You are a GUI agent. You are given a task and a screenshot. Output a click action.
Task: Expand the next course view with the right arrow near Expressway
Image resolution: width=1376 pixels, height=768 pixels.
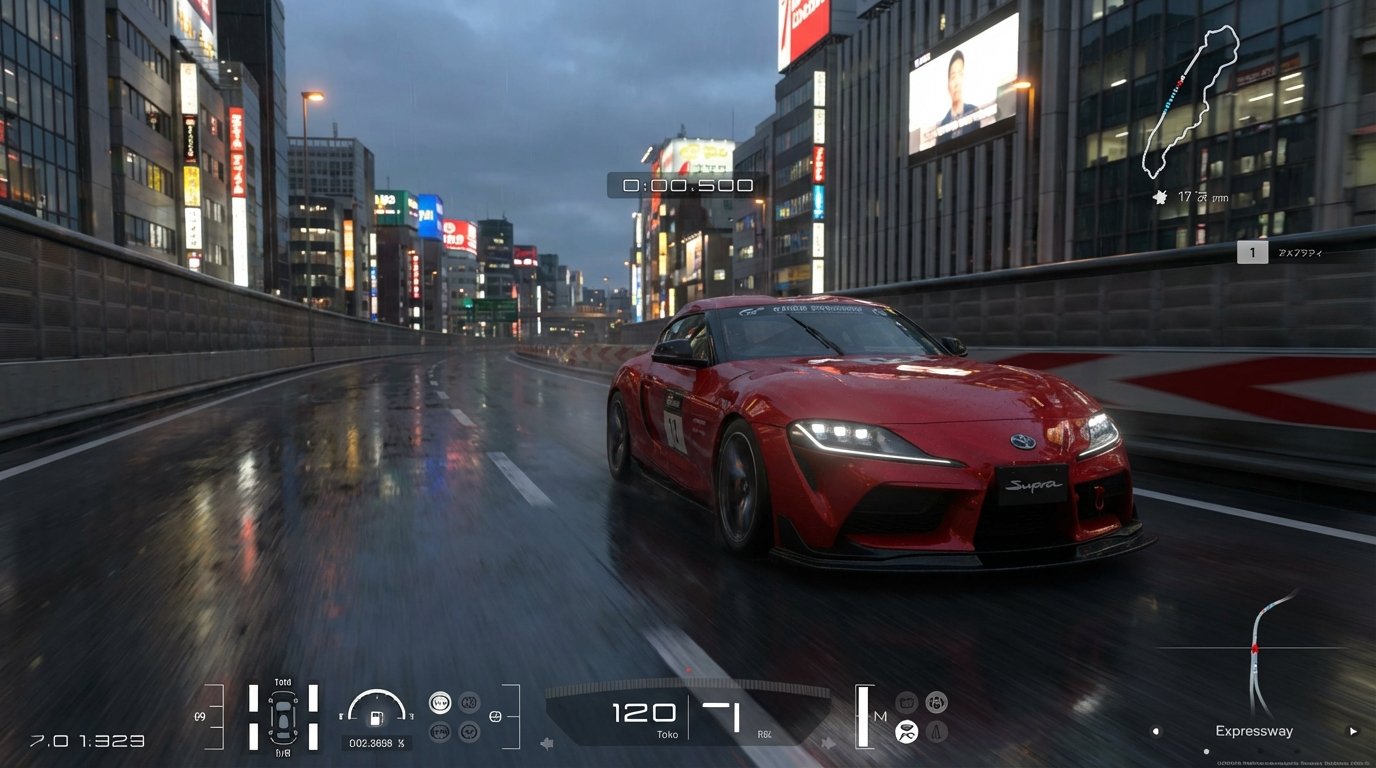click(1353, 731)
